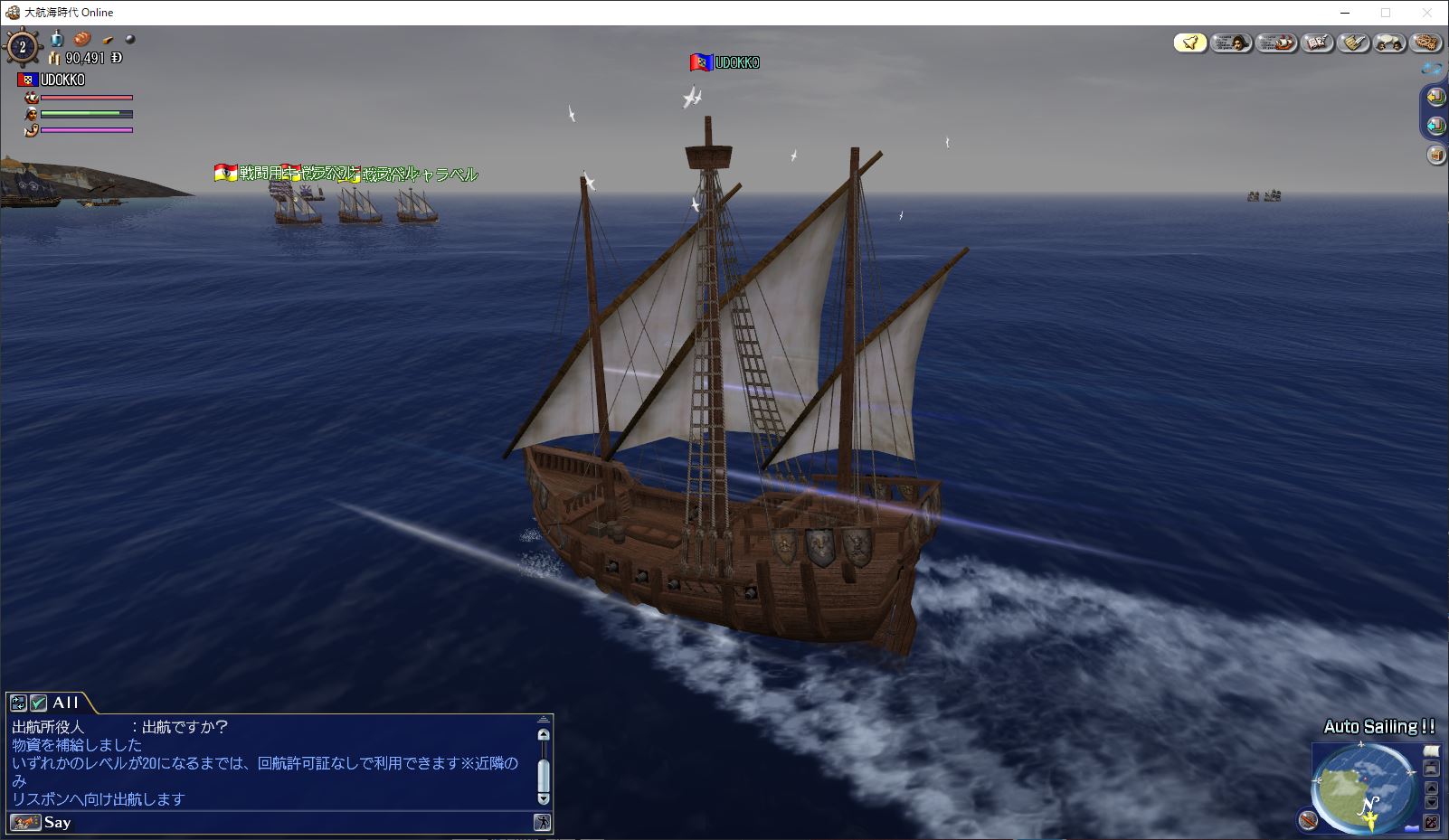
Task: Open the two-people chat bubbles menu
Action: 1390,42
